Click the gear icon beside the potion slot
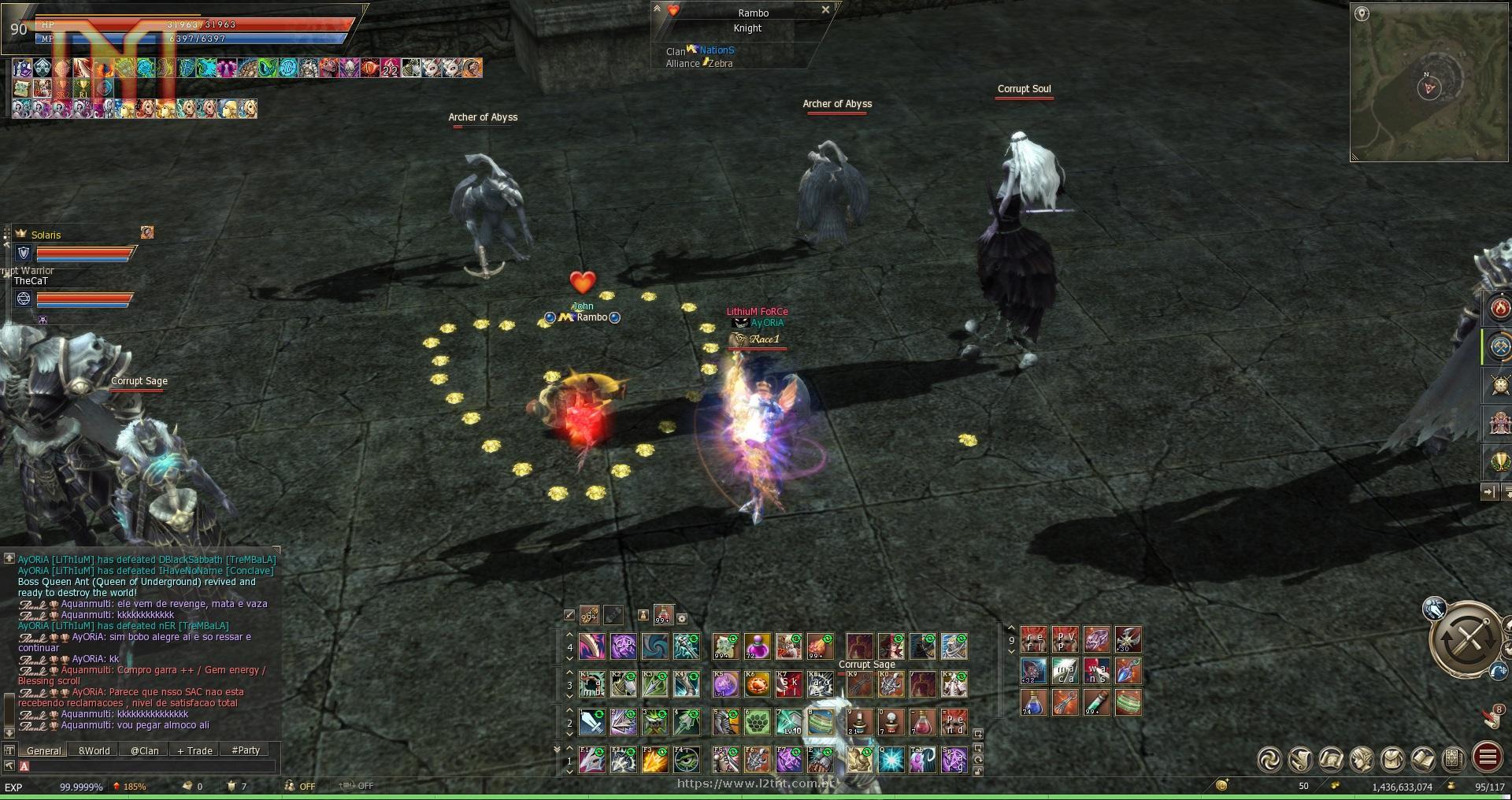 point(682,618)
